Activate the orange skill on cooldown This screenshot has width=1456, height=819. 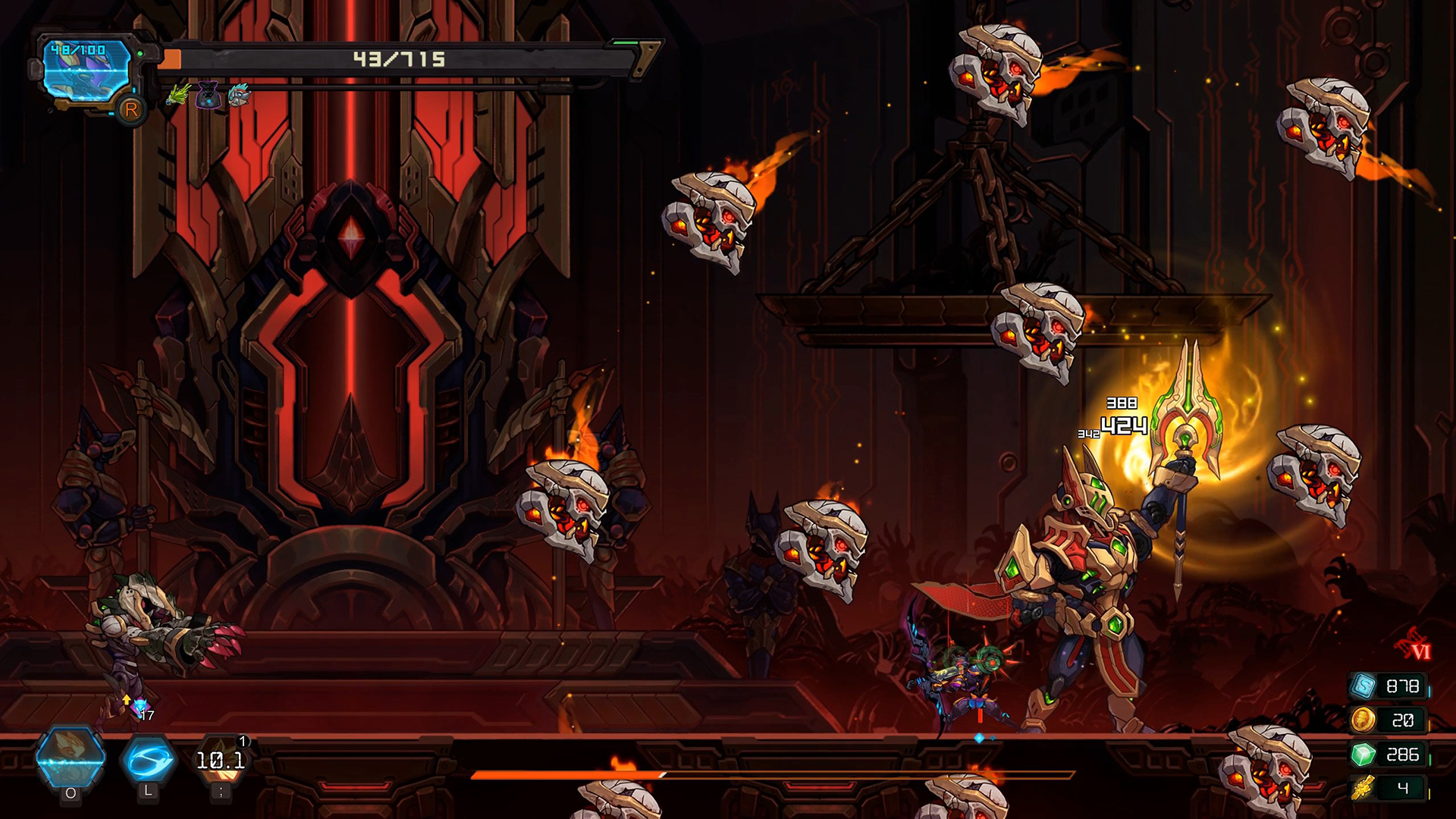(221, 760)
